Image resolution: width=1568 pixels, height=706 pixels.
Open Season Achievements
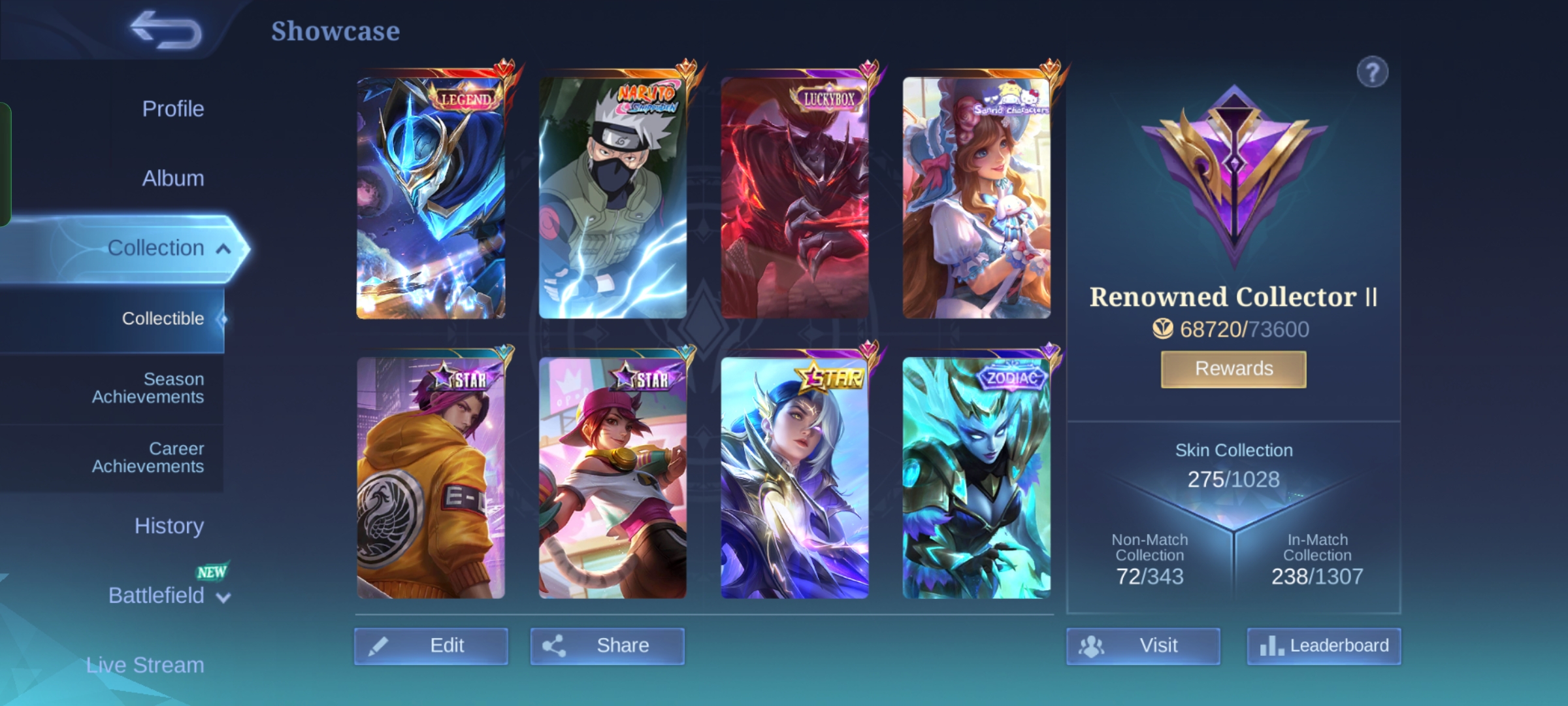148,388
